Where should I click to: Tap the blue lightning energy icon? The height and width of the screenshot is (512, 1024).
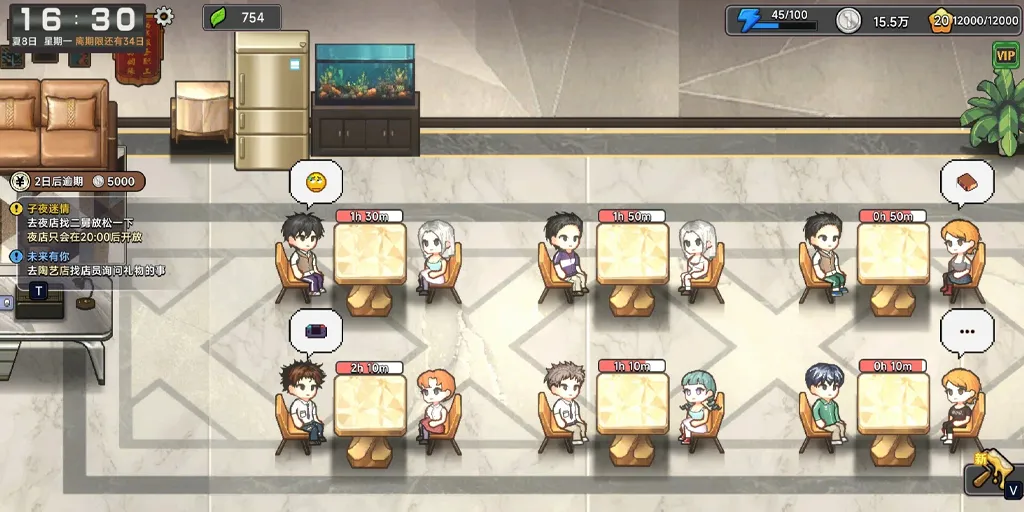coord(749,19)
